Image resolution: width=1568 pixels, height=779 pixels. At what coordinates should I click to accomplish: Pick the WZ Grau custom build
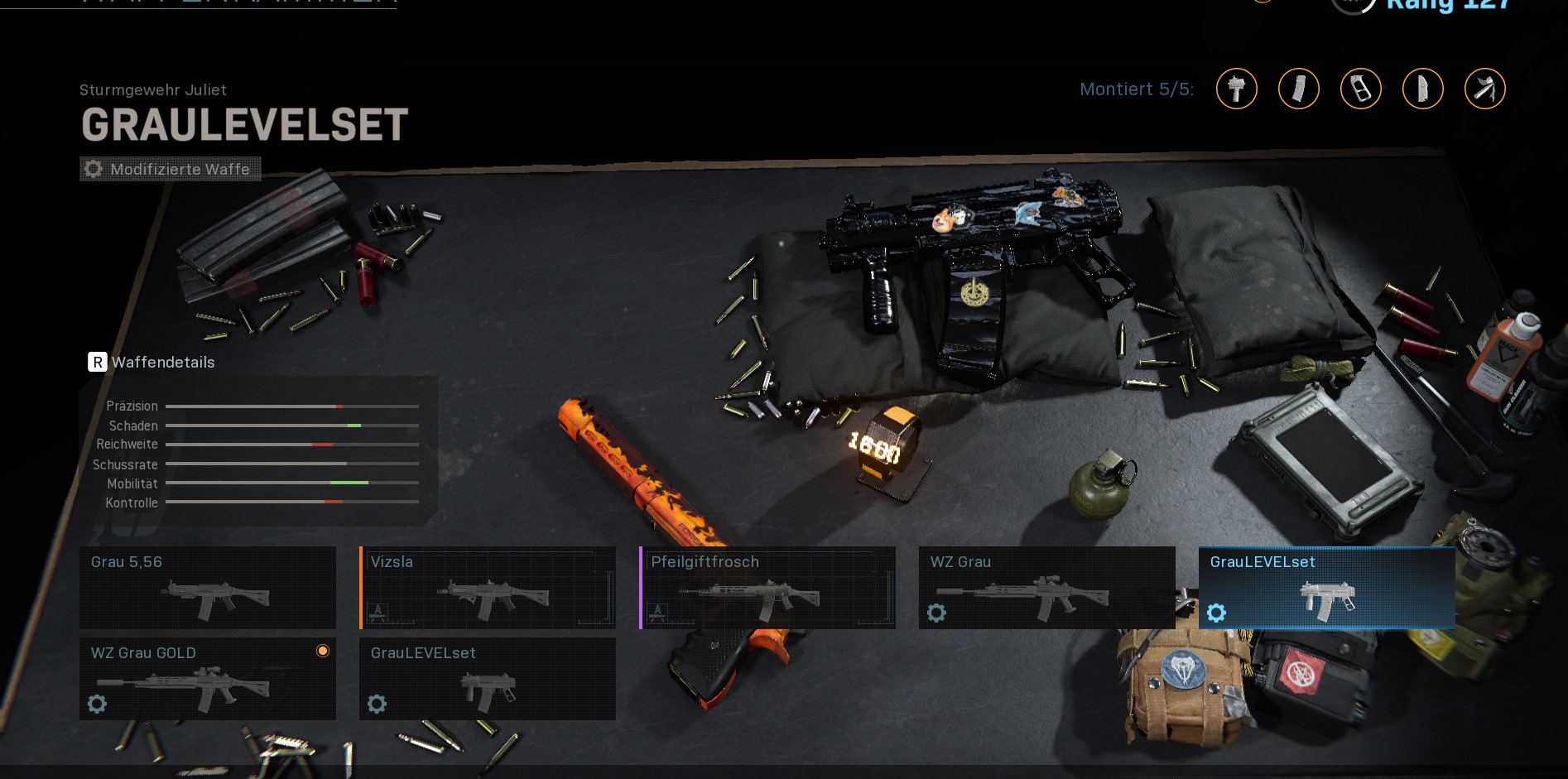pyautogui.click(x=1046, y=587)
